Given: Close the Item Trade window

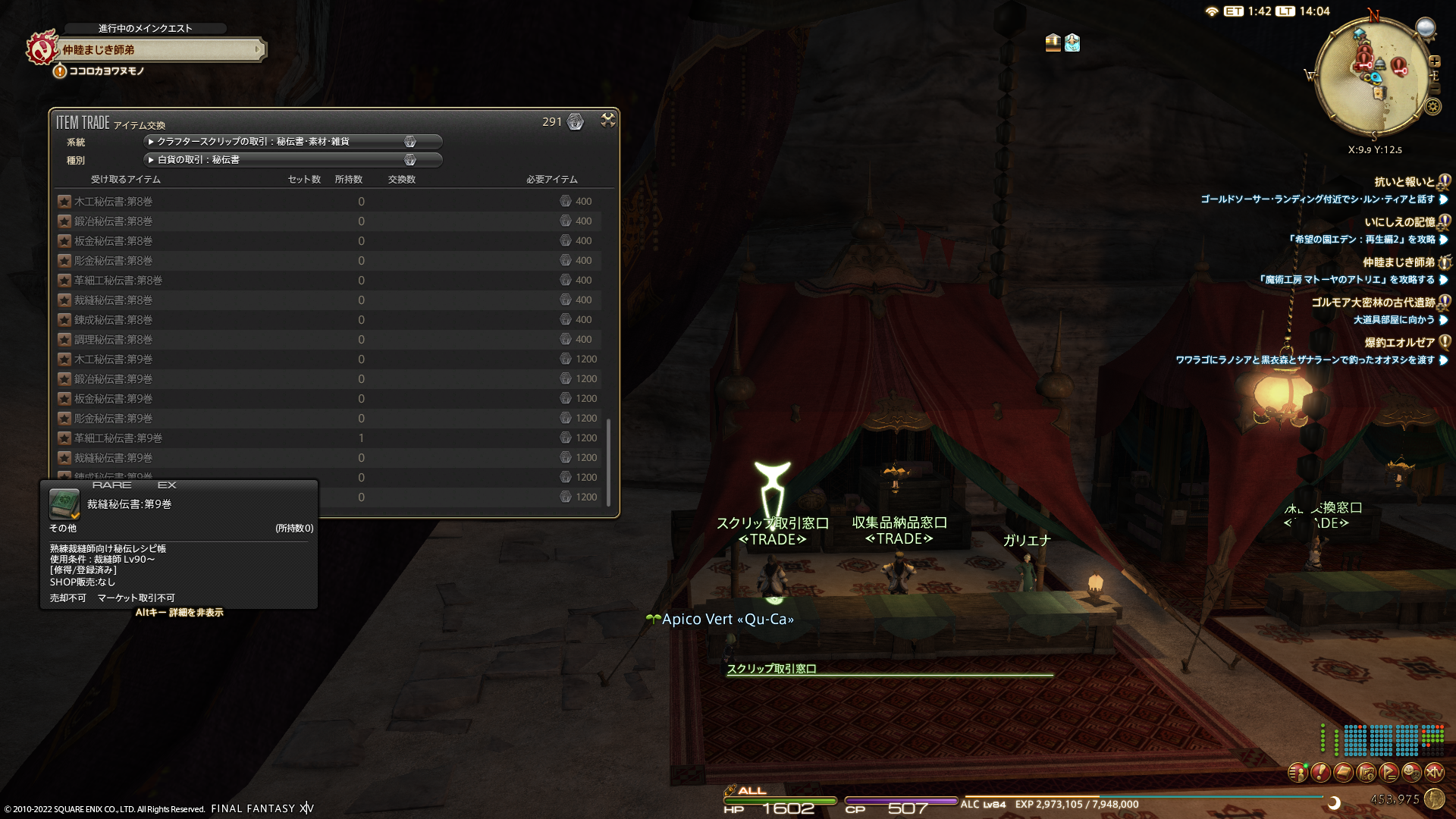Looking at the screenshot, I should 608,121.
